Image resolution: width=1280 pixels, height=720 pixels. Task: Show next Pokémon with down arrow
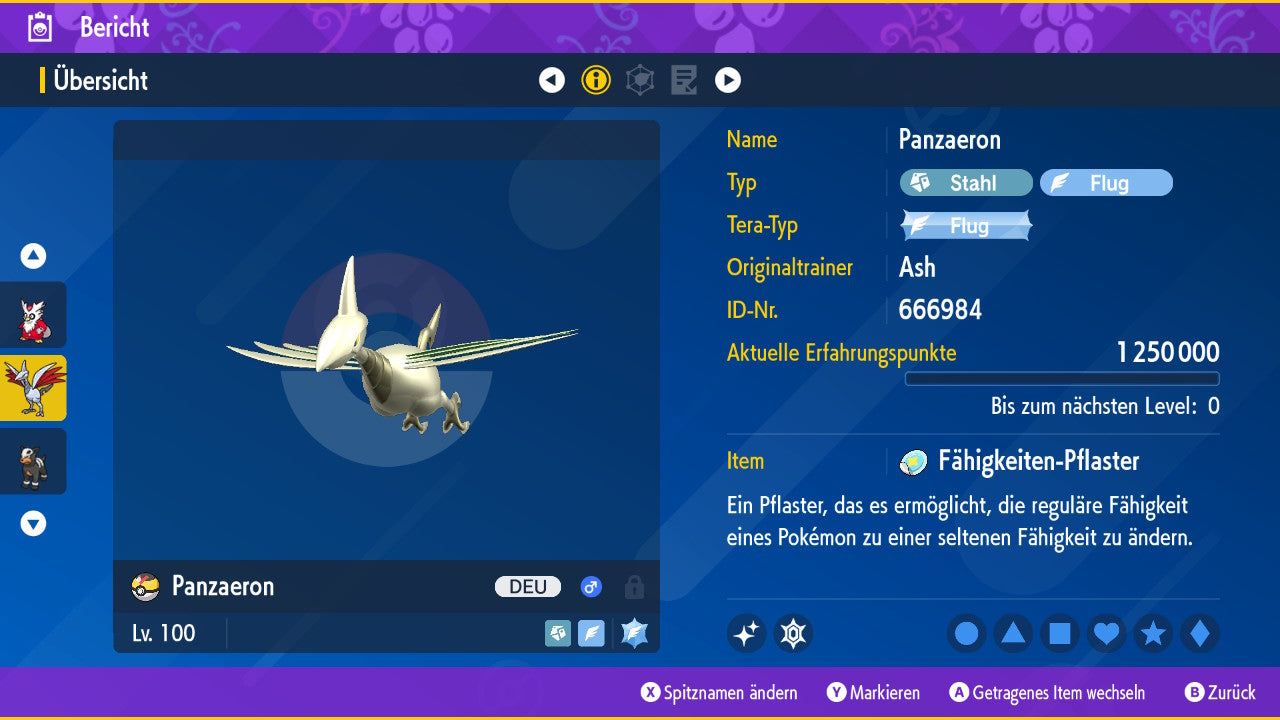pyautogui.click(x=33, y=523)
